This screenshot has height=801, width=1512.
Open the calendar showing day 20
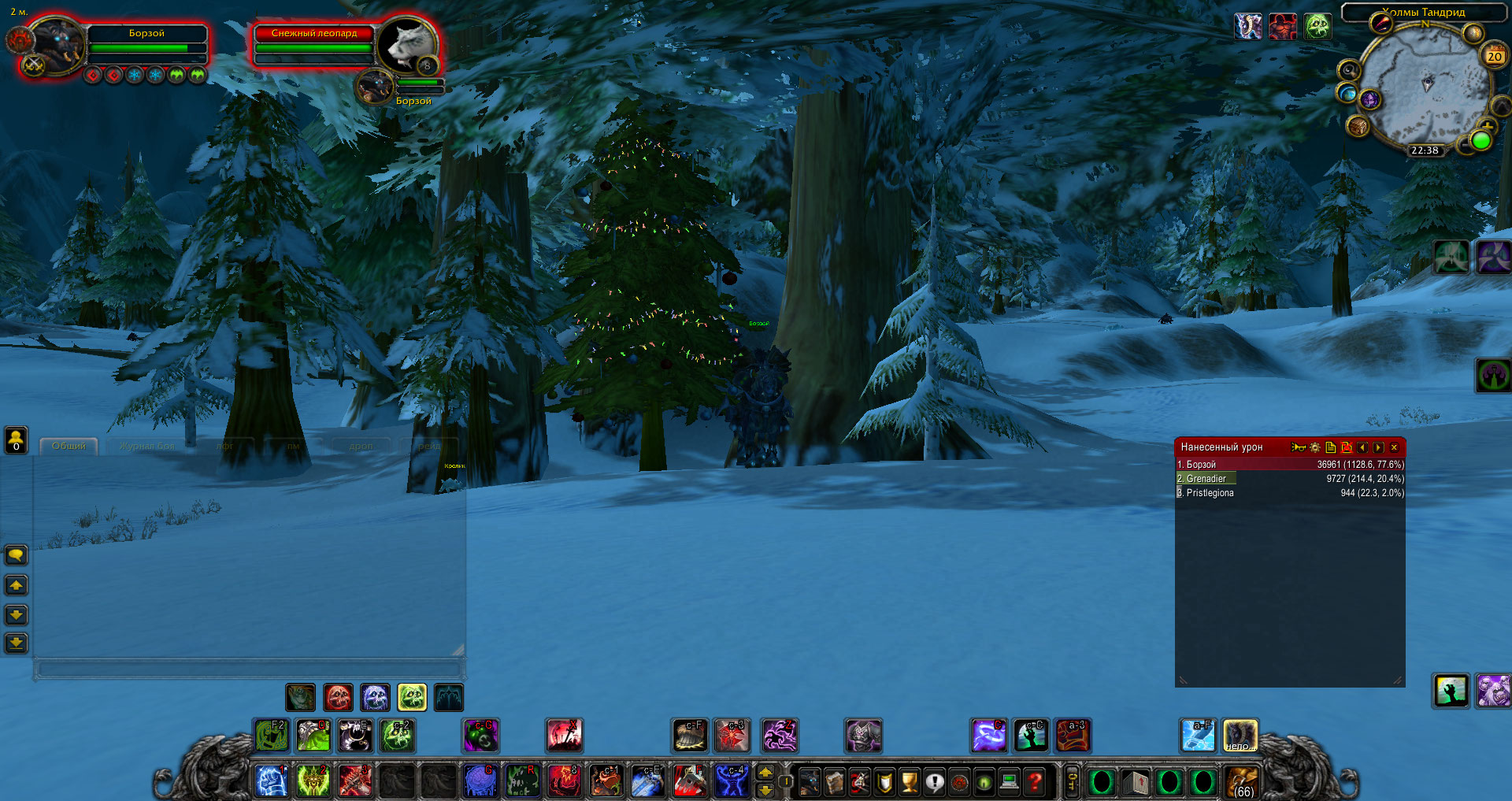(x=1494, y=56)
